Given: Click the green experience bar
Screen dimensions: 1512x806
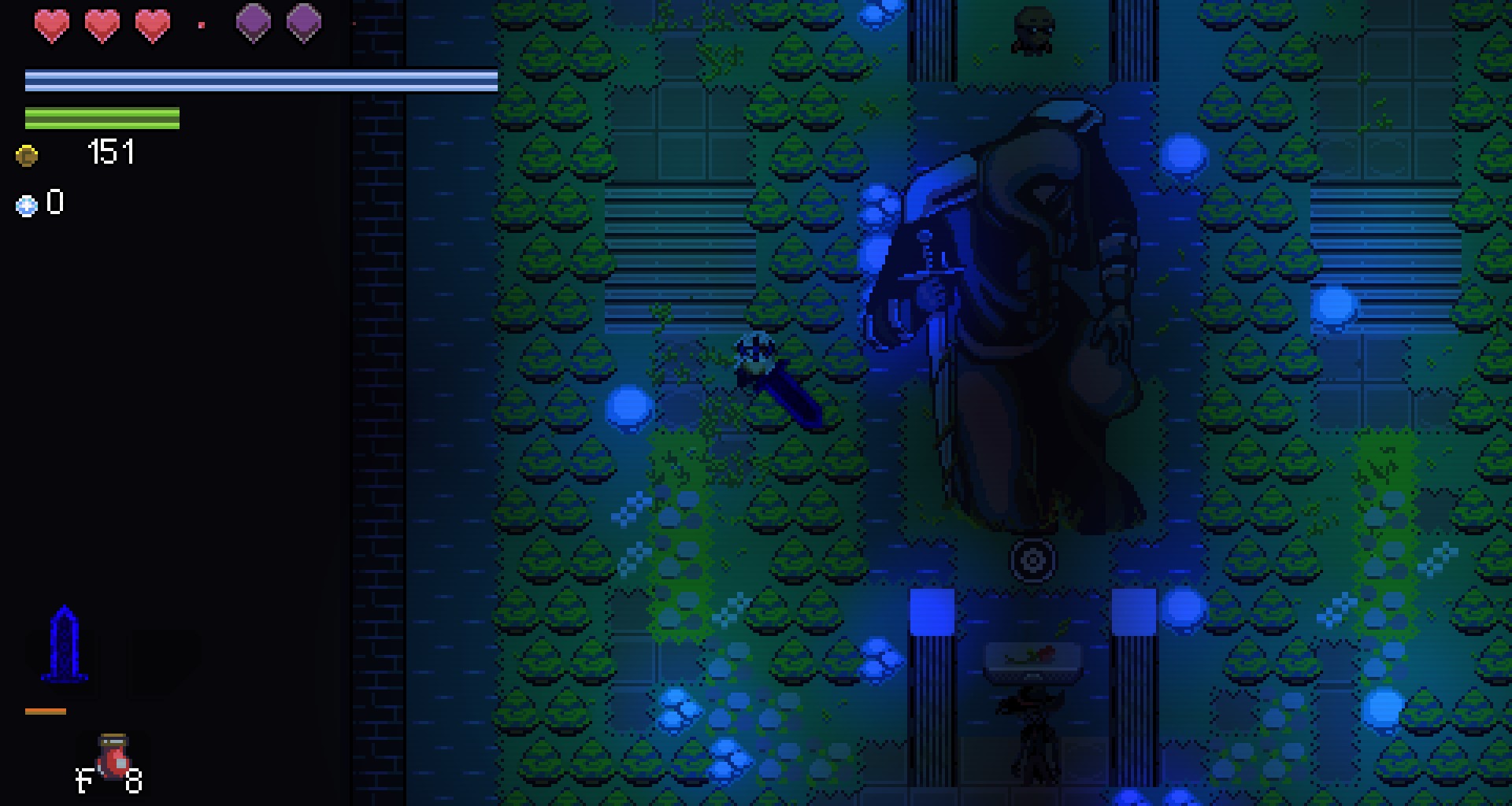Looking at the screenshot, I should point(102,118).
